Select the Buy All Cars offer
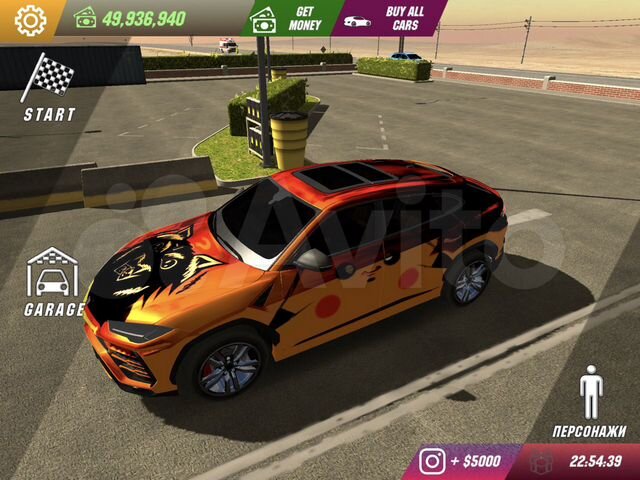Screen dimensions: 640x480 click(388, 18)
